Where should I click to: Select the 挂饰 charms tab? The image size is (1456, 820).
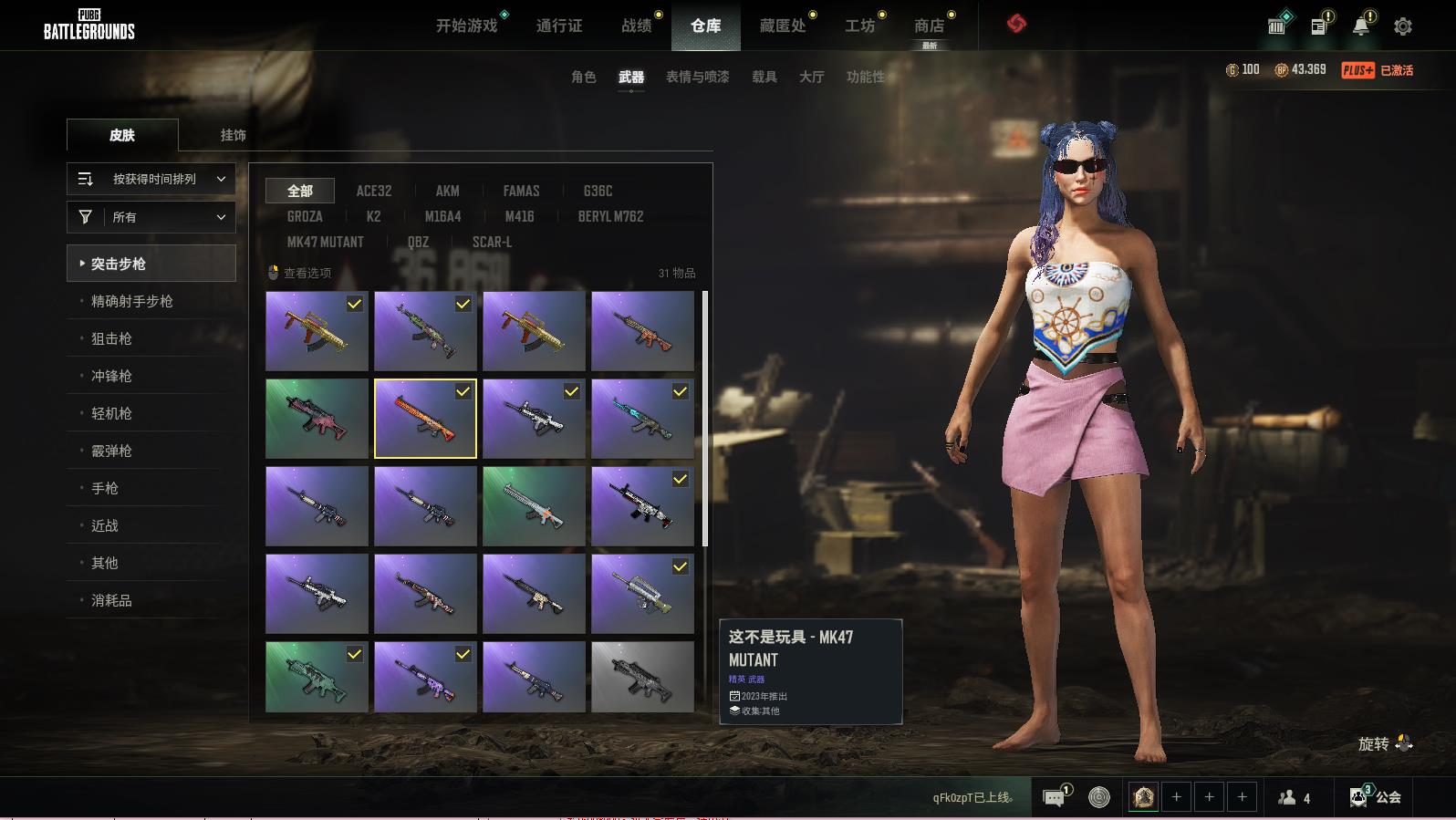tap(233, 135)
